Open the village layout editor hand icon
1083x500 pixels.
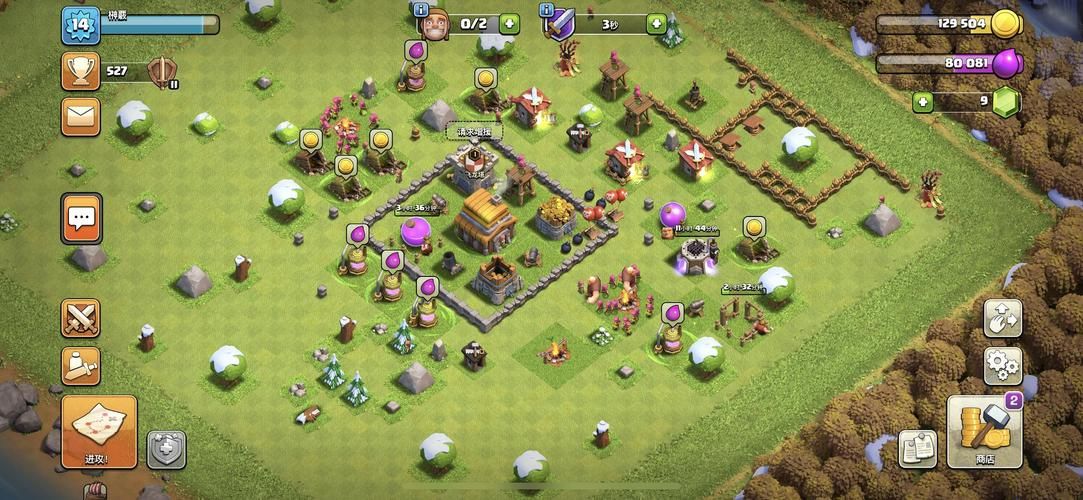(x=1002, y=318)
